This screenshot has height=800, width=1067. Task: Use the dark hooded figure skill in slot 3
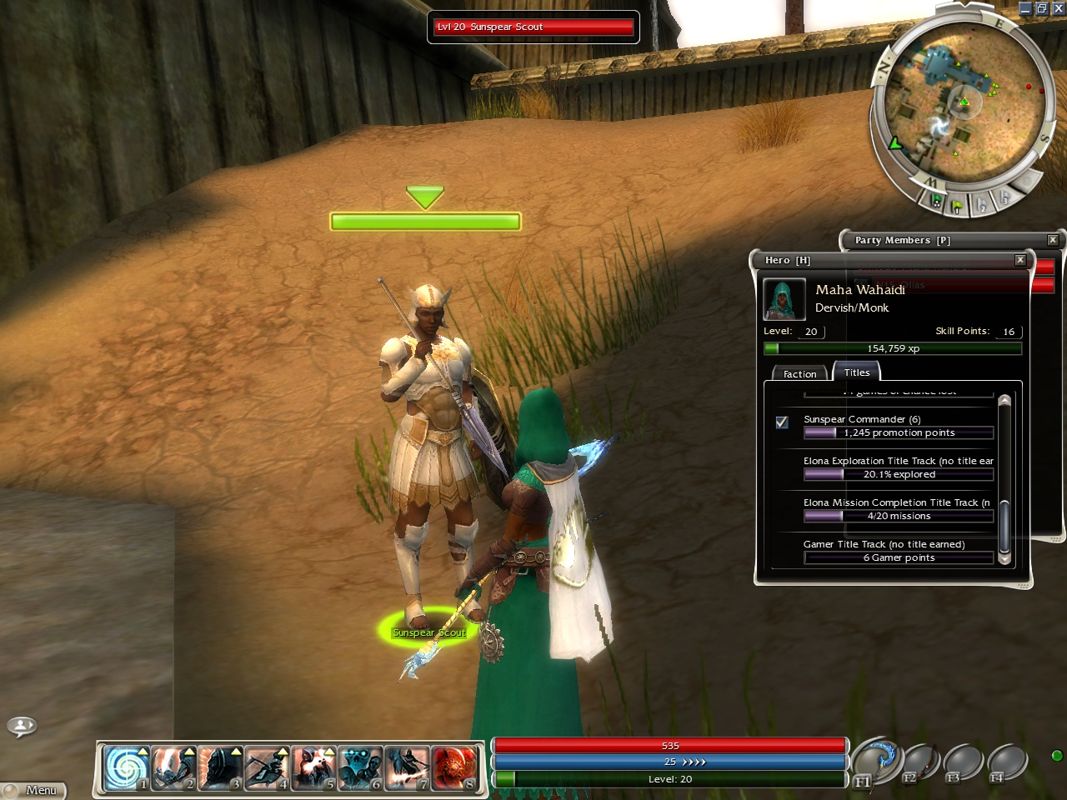220,767
